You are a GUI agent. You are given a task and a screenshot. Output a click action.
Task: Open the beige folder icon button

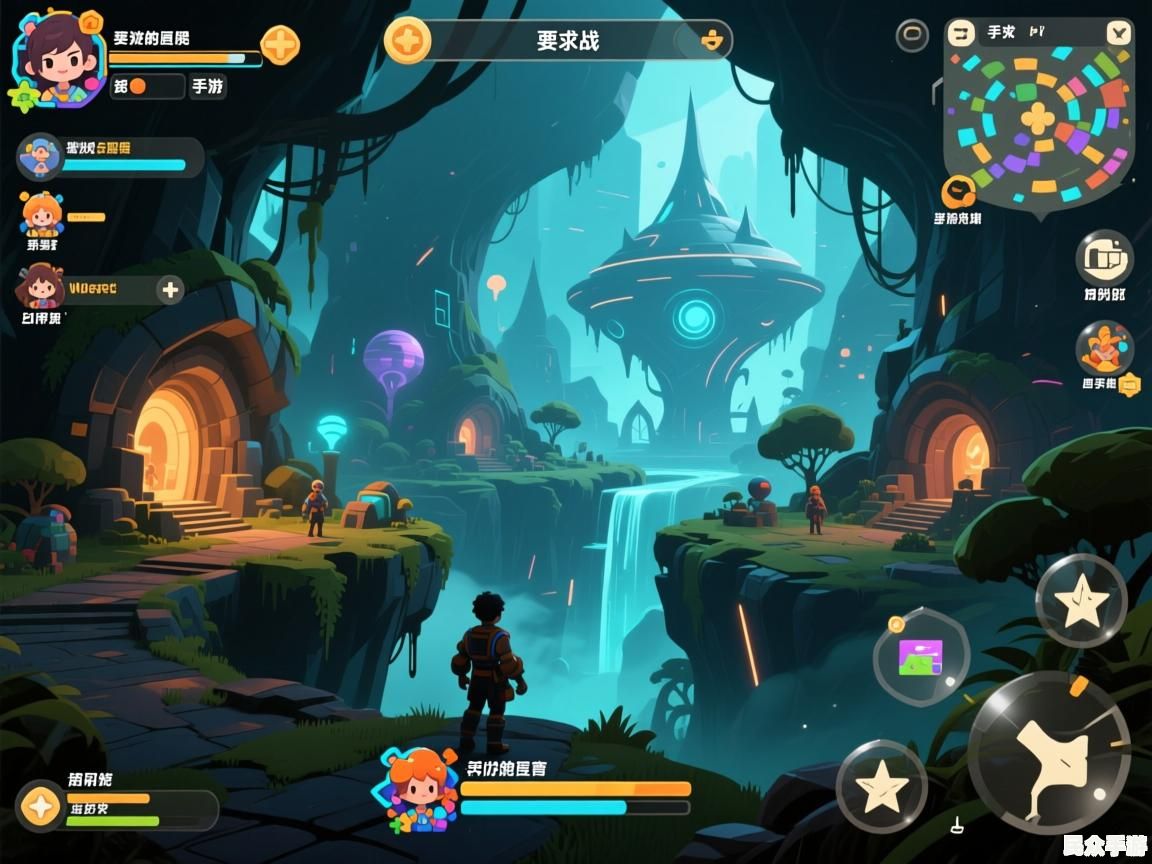point(1104,258)
